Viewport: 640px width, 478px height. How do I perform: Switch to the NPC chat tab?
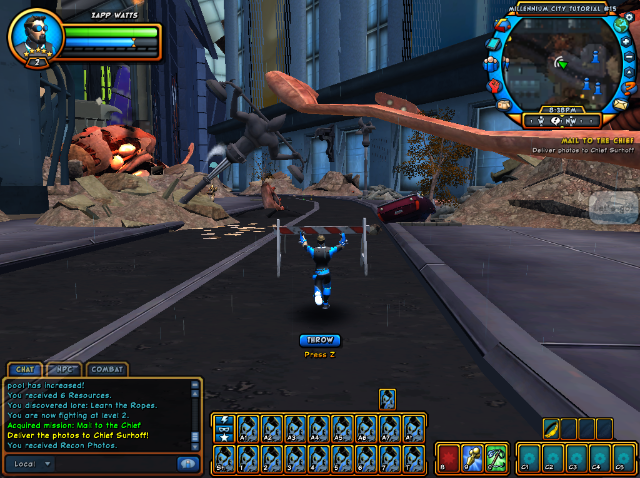pos(65,370)
